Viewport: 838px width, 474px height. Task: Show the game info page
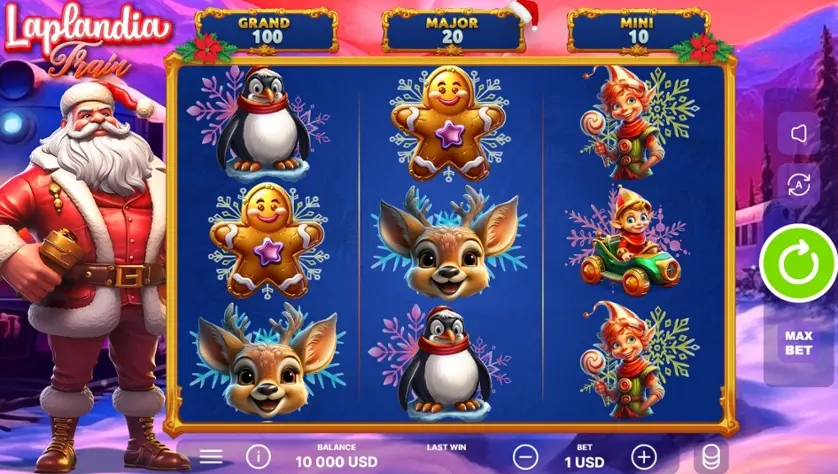pyautogui.click(x=257, y=457)
